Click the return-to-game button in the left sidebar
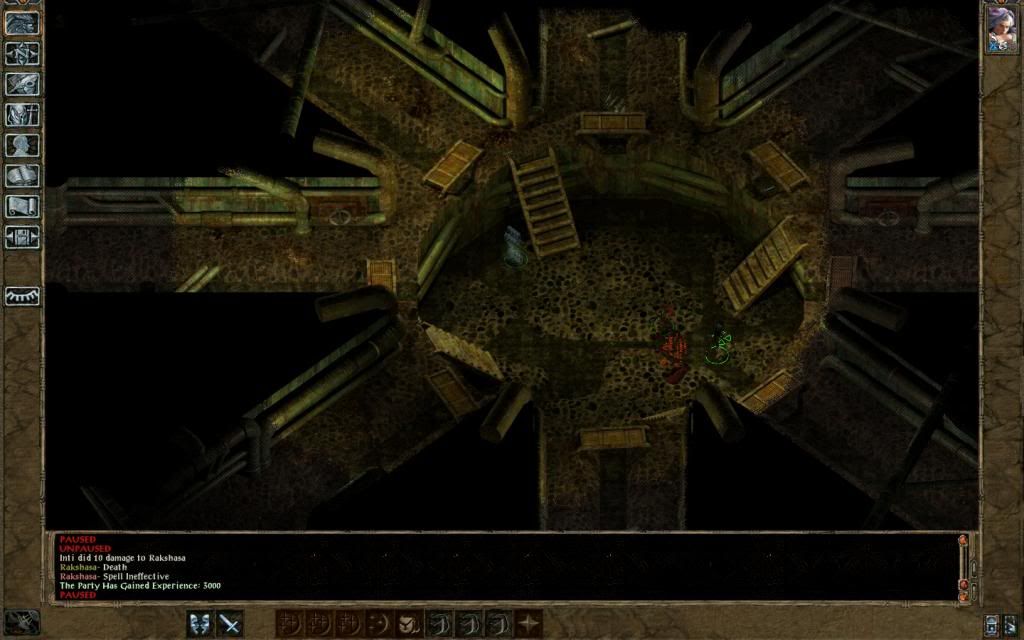Screen dimensions: 1024x640 (21, 23)
